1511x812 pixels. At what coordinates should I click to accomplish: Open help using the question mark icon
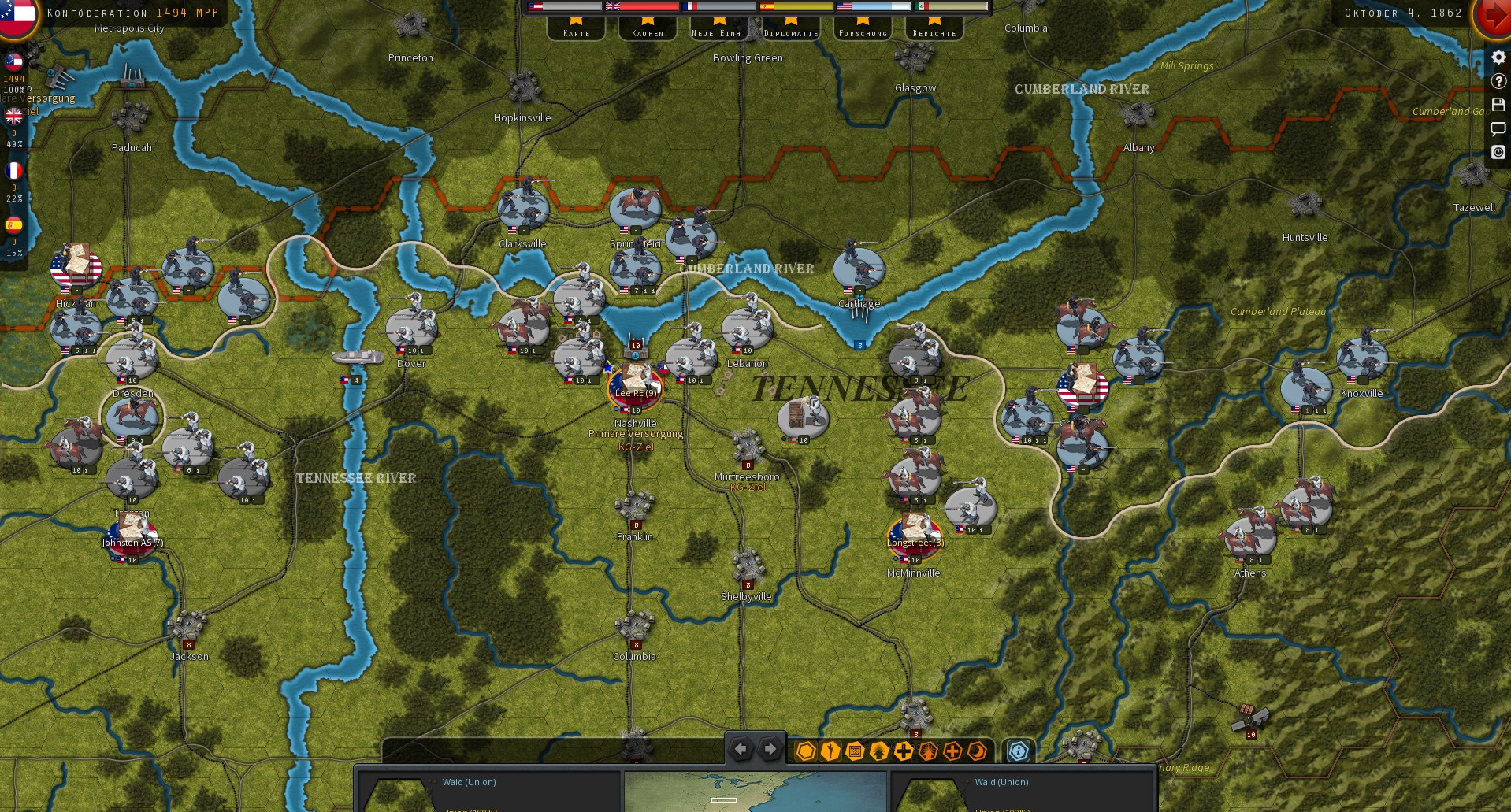1498,80
